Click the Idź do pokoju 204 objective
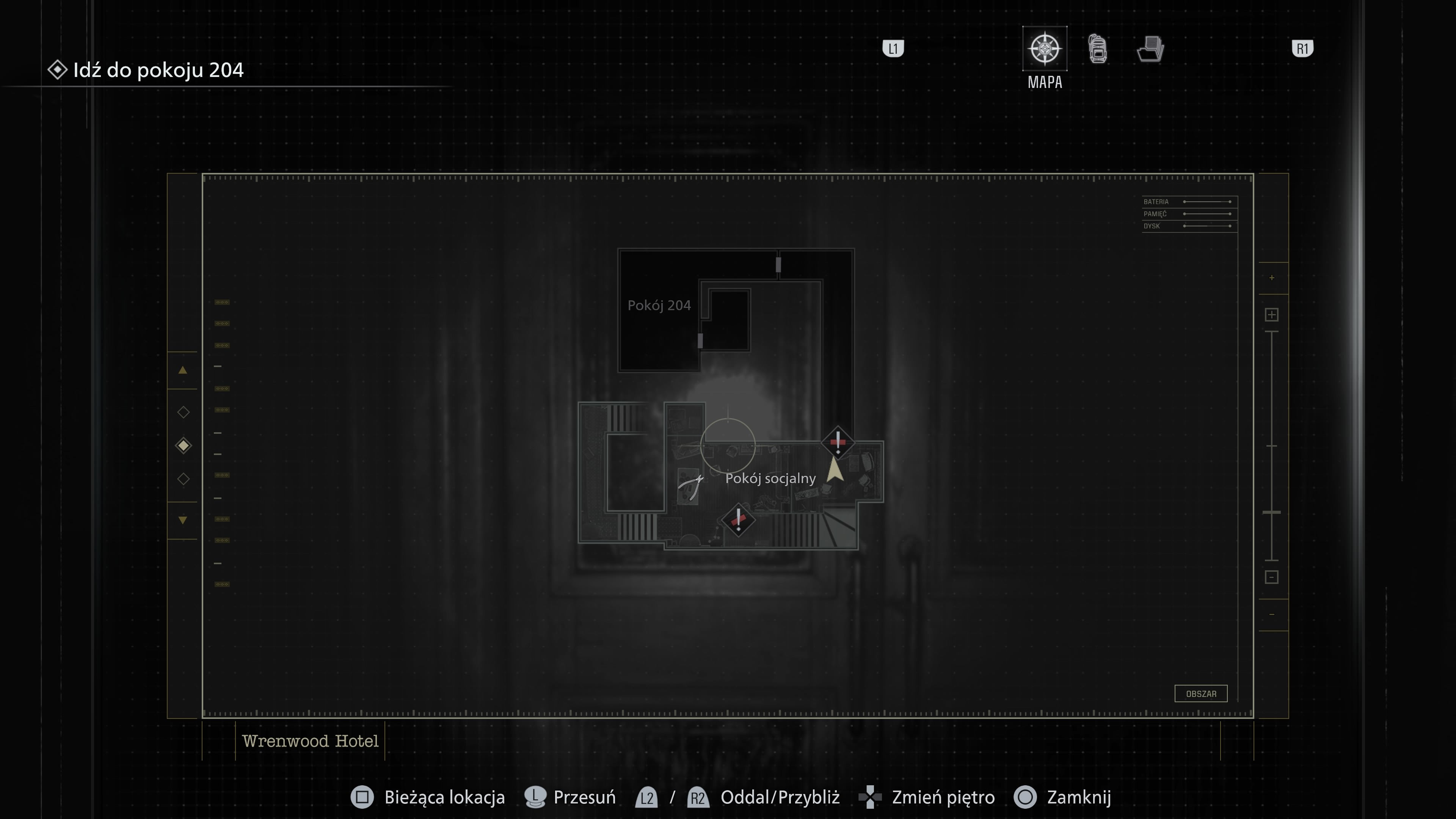 point(158,70)
